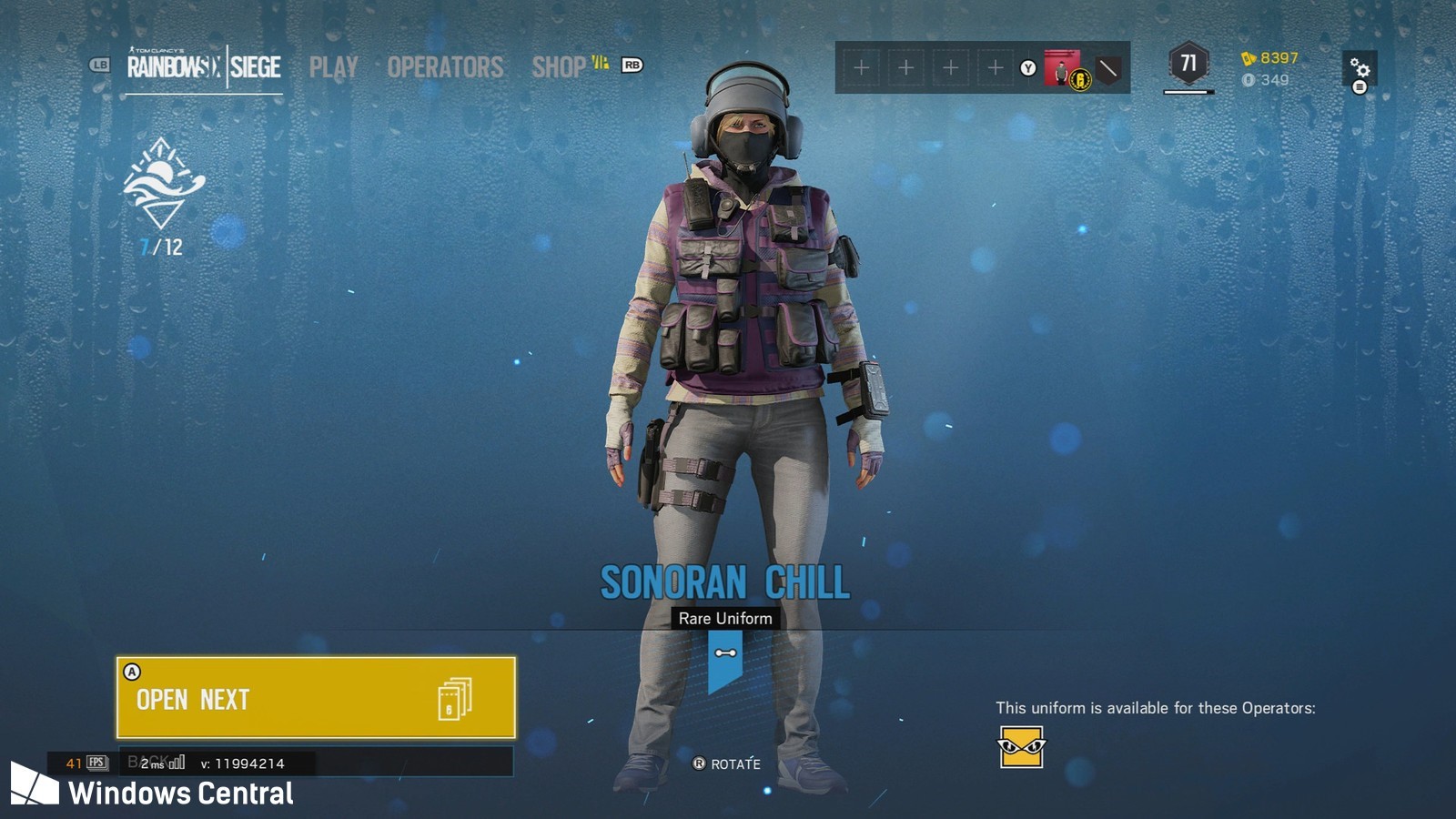Select the red player profile avatar
The image size is (1456, 819).
tap(1062, 67)
